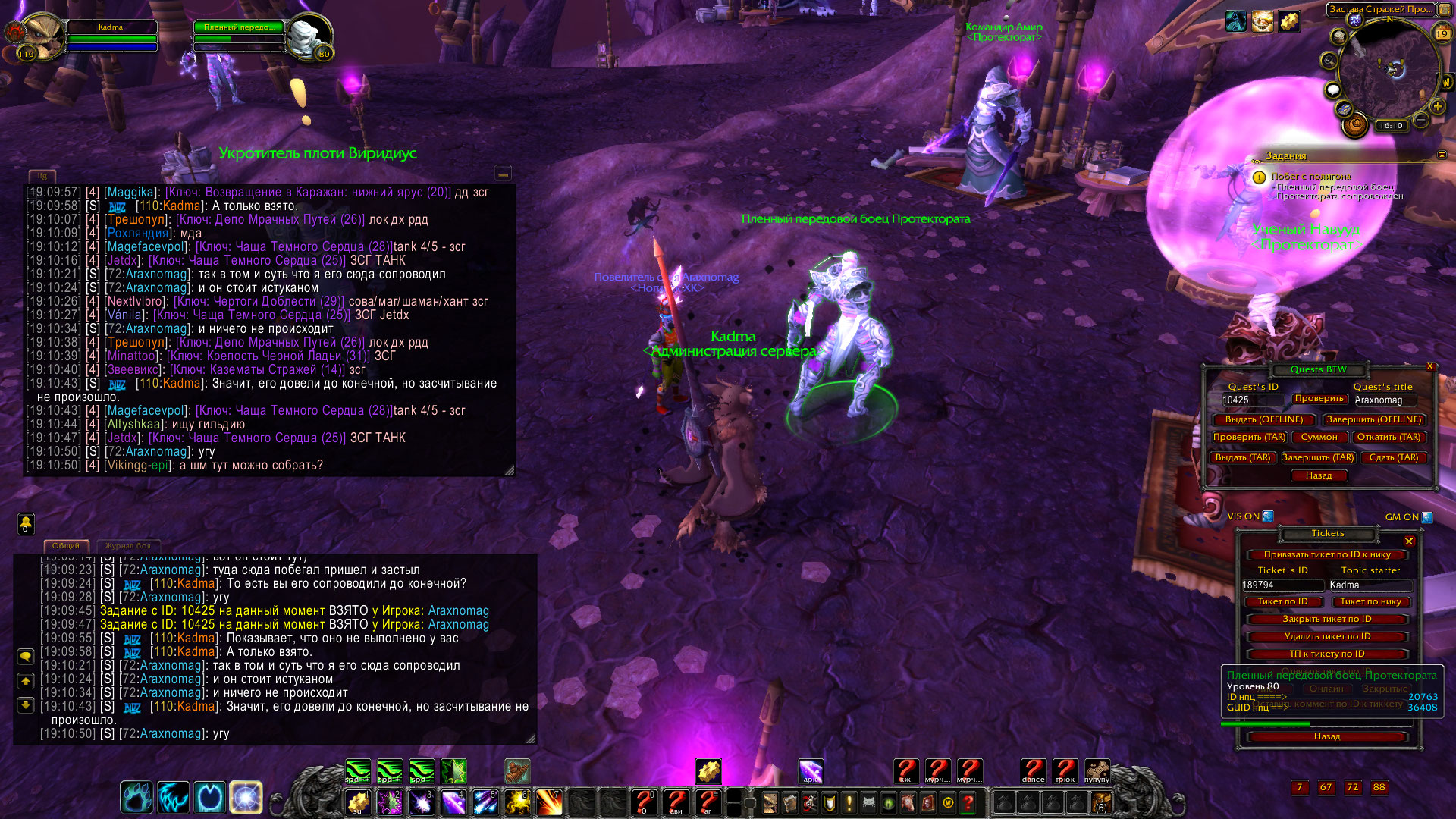Click the Сдать (TAR) button
1456x819 pixels.
tap(1393, 458)
